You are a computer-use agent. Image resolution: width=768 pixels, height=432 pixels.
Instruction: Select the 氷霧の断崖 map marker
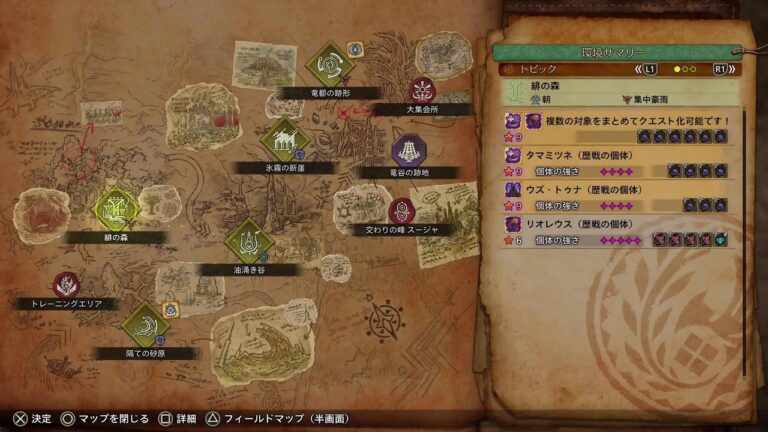(285, 140)
